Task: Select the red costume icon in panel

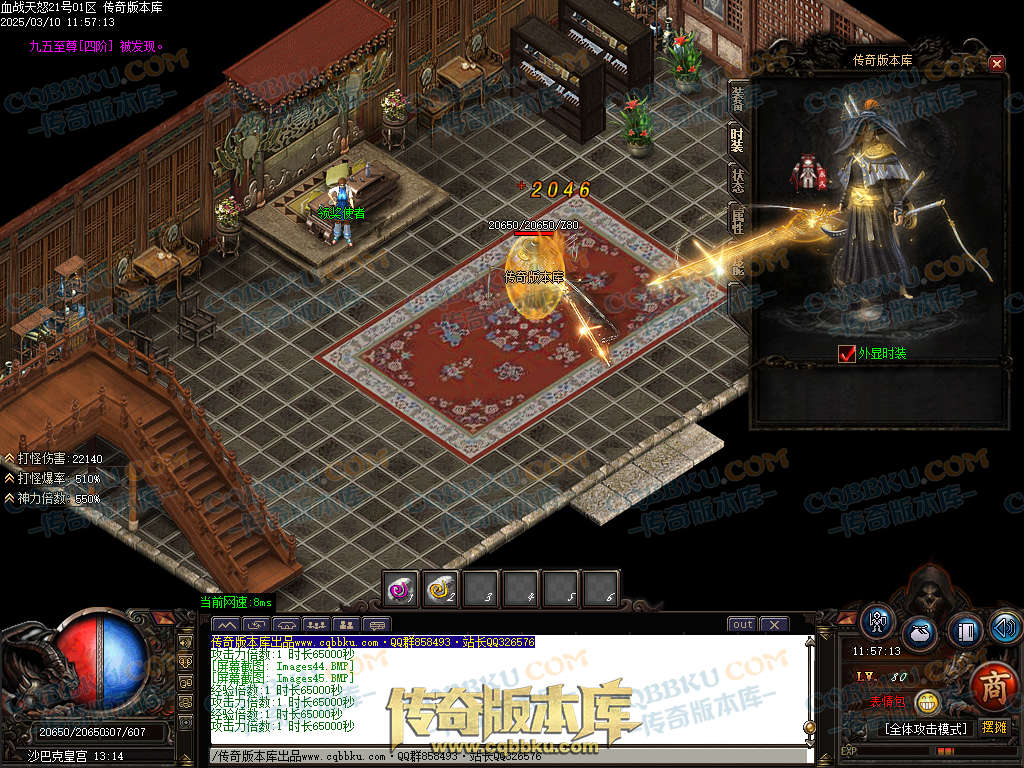Action: coord(808,174)
